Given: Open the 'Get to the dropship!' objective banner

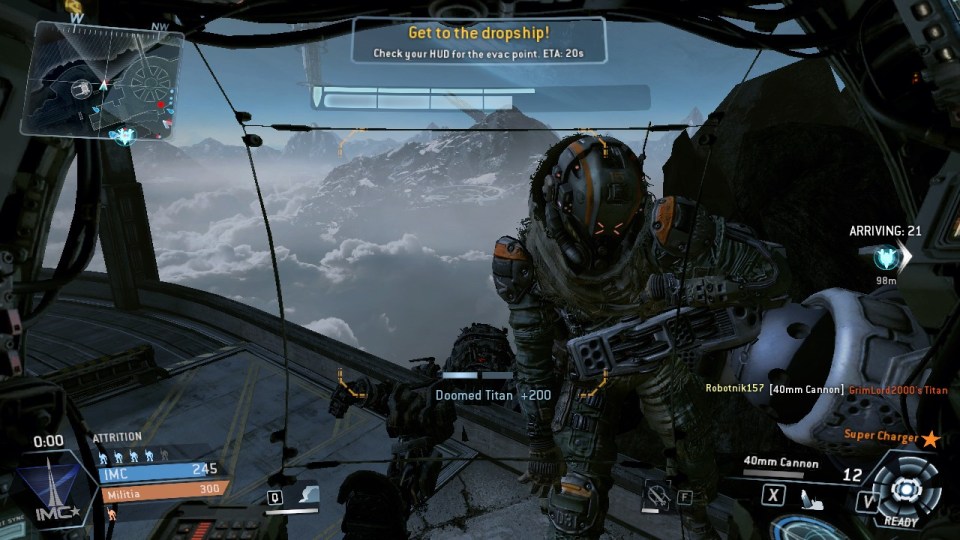Looking at the screenshot, I should tap(479, 40).
